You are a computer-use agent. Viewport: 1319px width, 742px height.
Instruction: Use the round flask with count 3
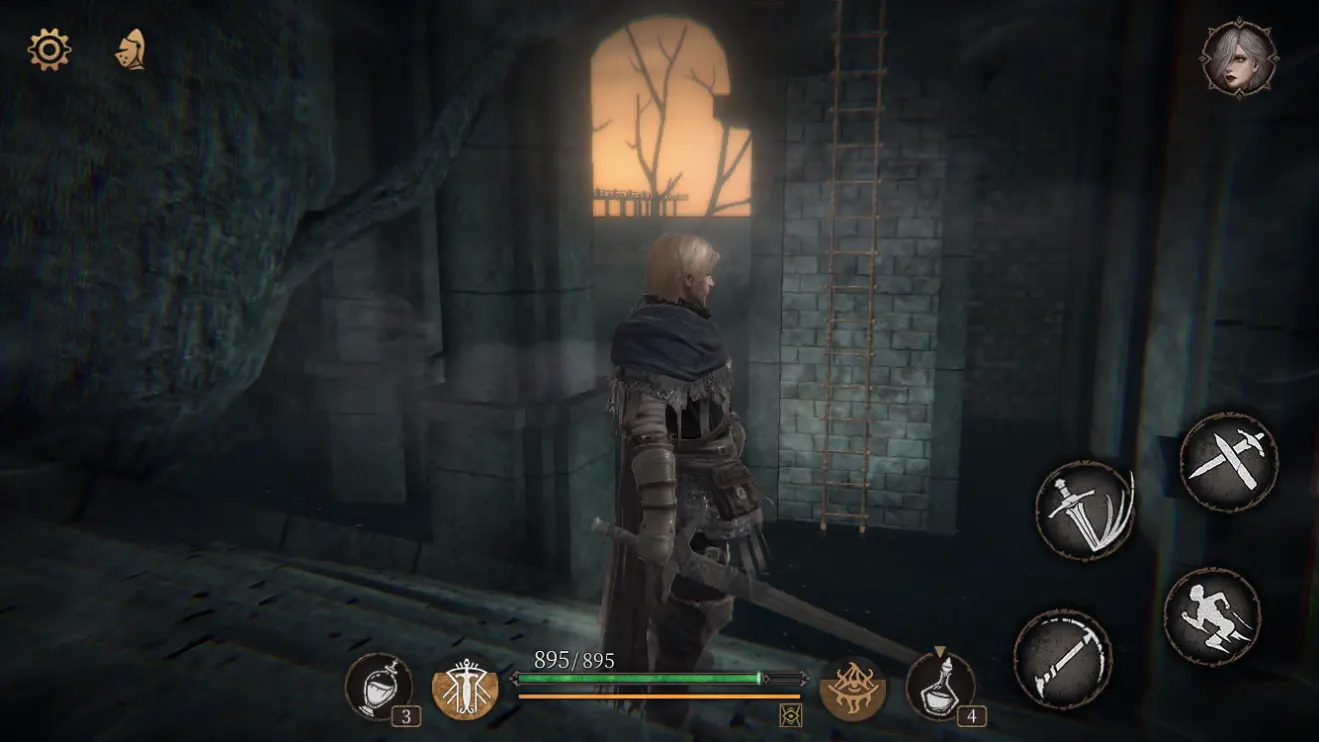click(x=379, y=685)
